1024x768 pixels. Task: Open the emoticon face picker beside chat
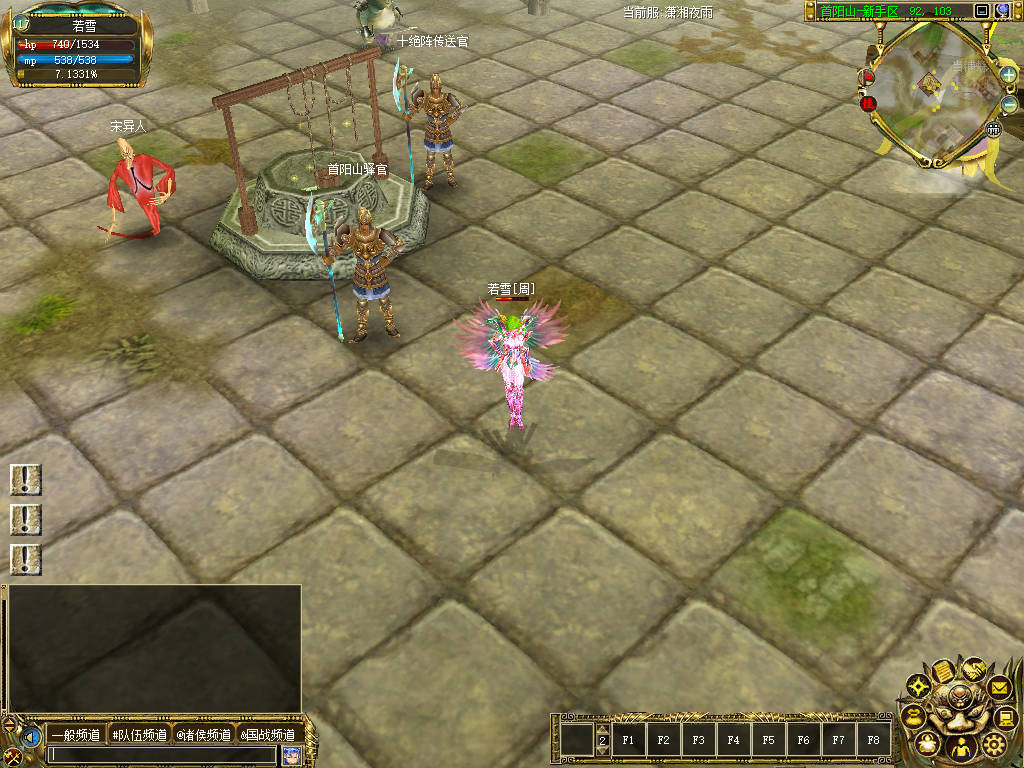[292, 755]
